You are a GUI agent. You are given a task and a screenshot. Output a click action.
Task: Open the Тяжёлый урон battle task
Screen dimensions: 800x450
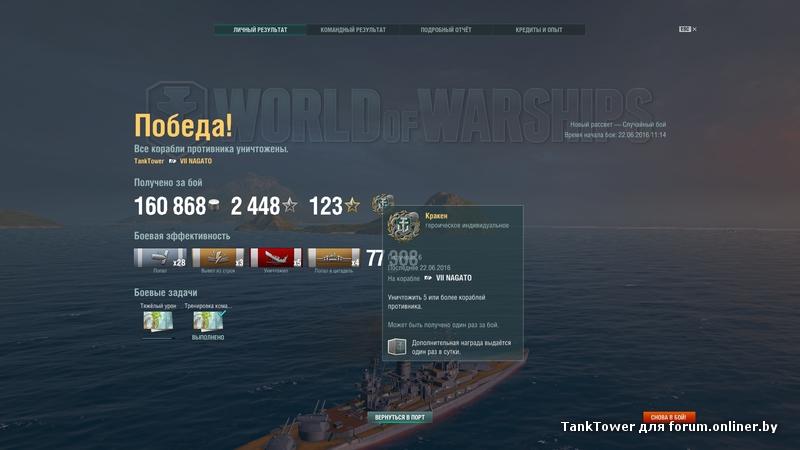[x=158, y=322]
